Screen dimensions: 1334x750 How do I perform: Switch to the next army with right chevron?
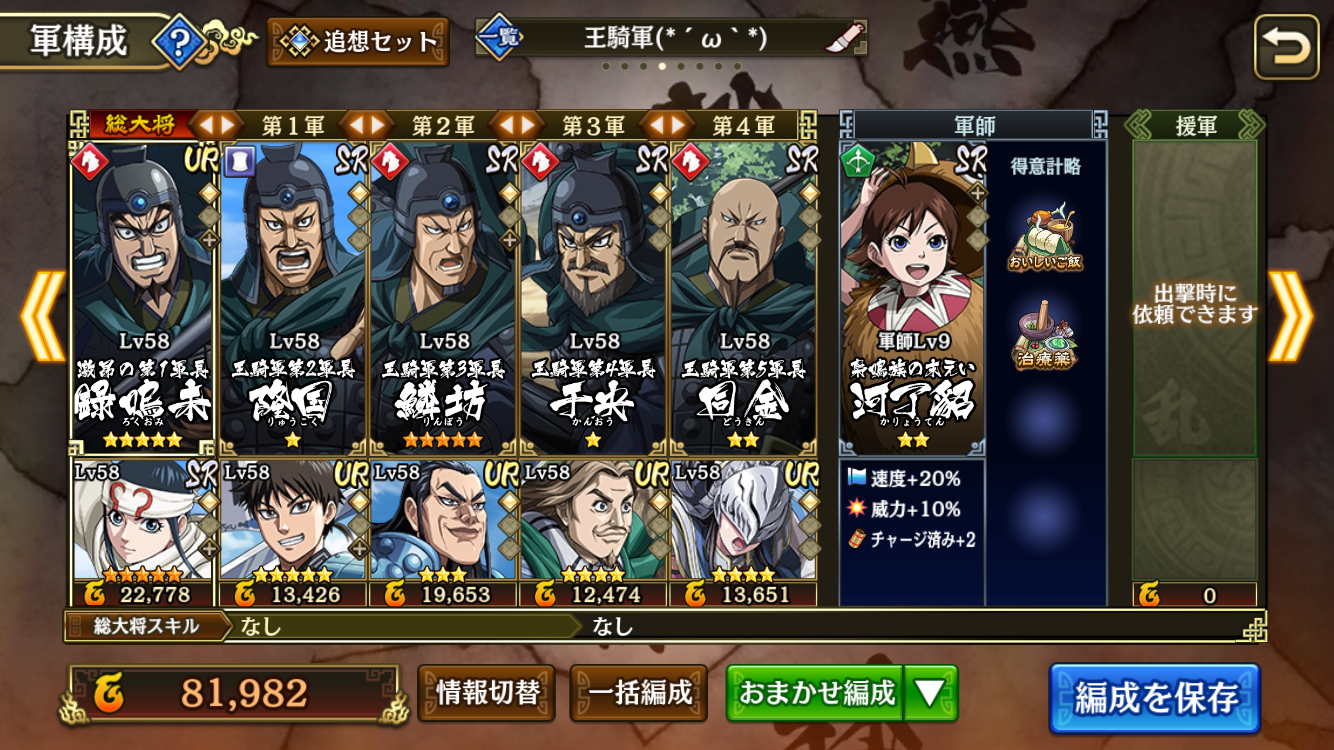click(1290, 315)
